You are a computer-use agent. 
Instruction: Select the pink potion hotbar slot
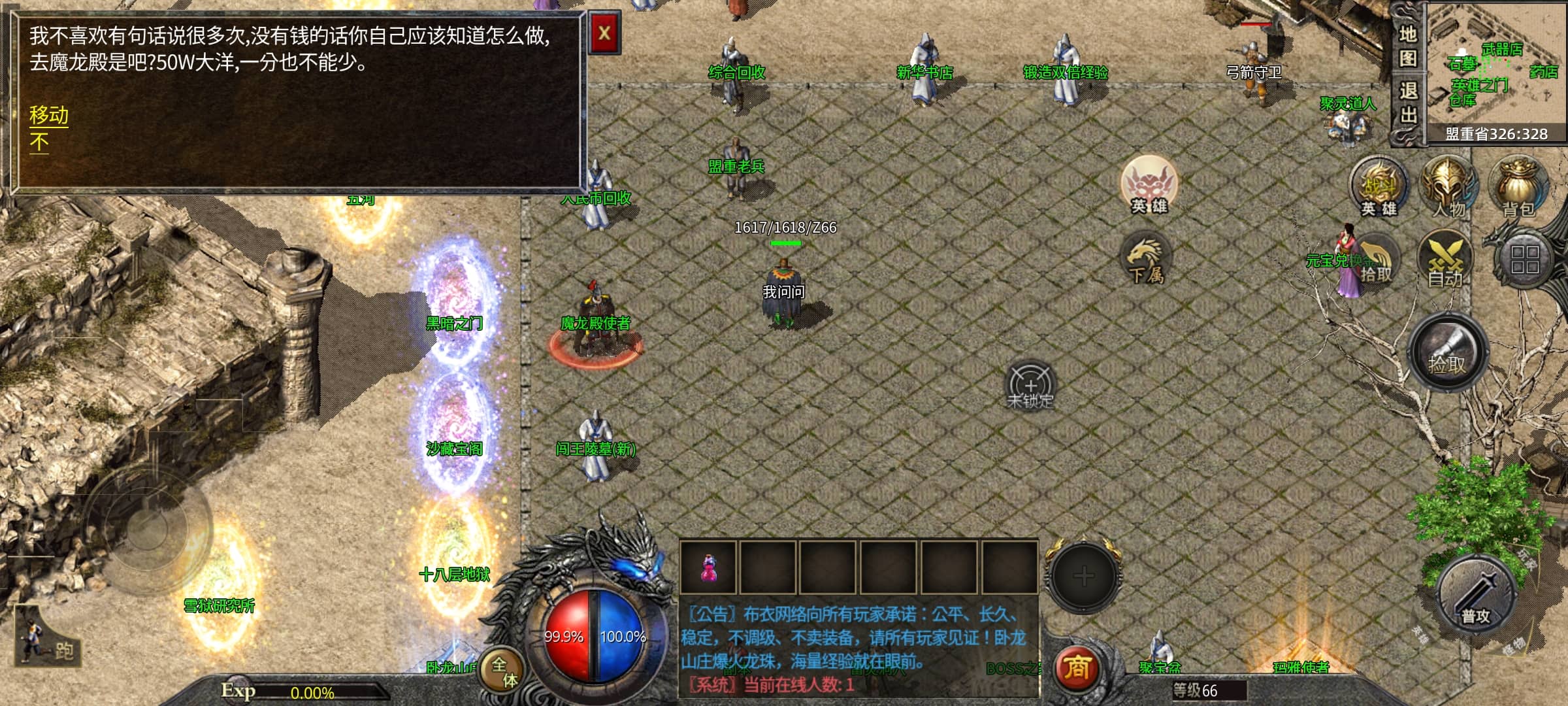click(x=708, y=568)
